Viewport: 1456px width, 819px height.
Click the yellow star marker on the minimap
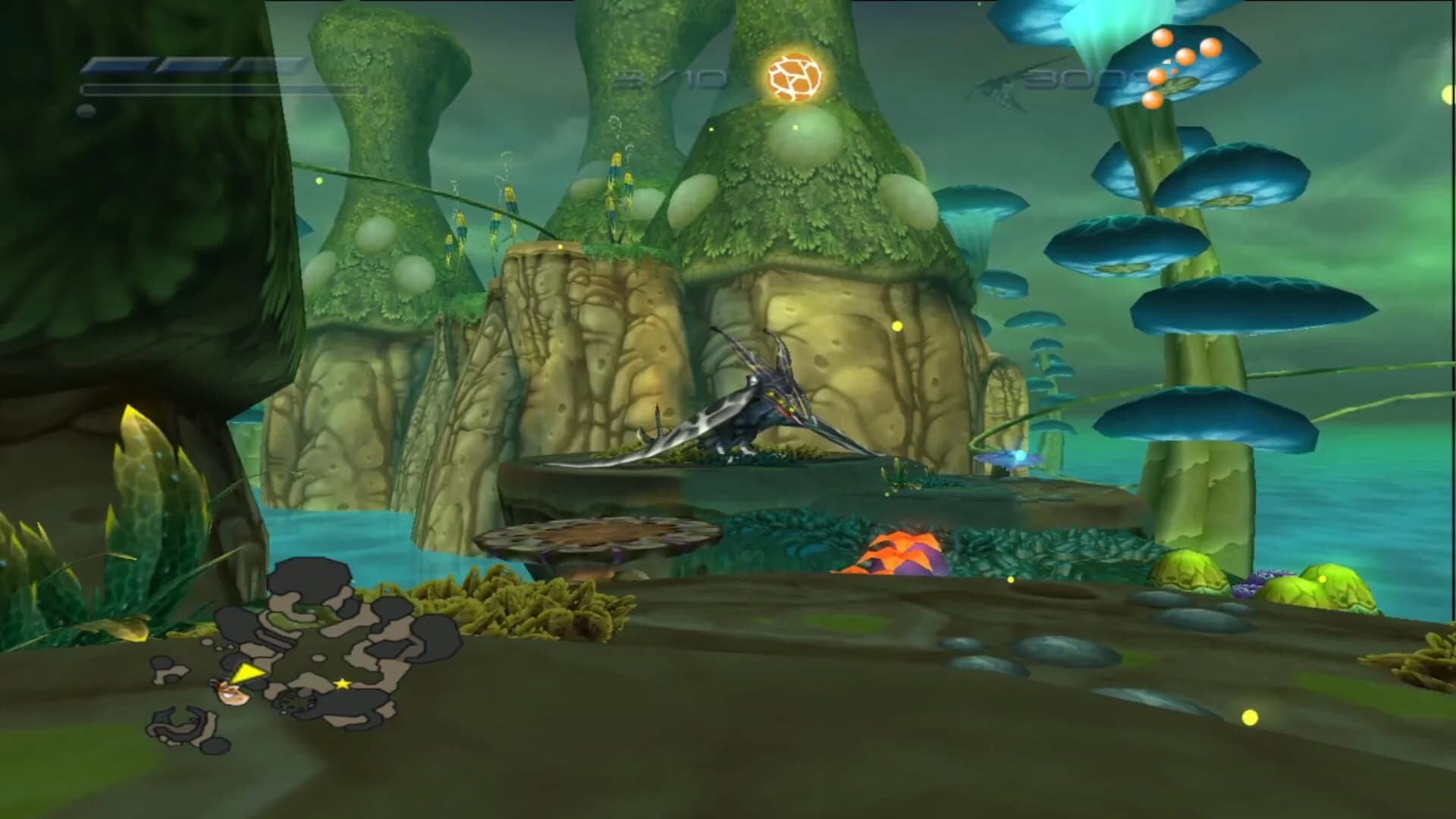pyautogui.click(x=343, y=683)
